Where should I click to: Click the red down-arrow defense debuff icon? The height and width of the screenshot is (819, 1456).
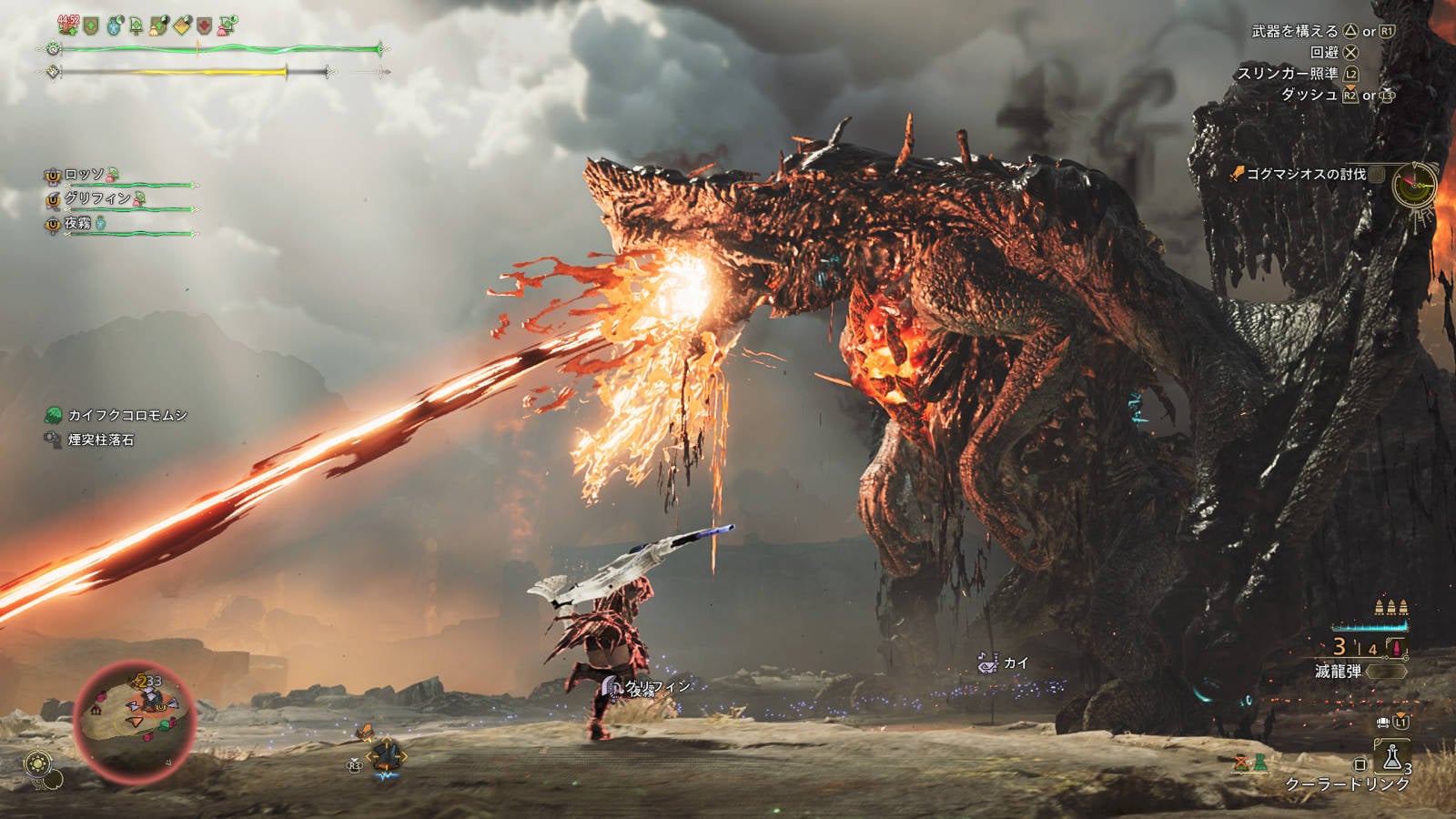click(x=205, y=26)
